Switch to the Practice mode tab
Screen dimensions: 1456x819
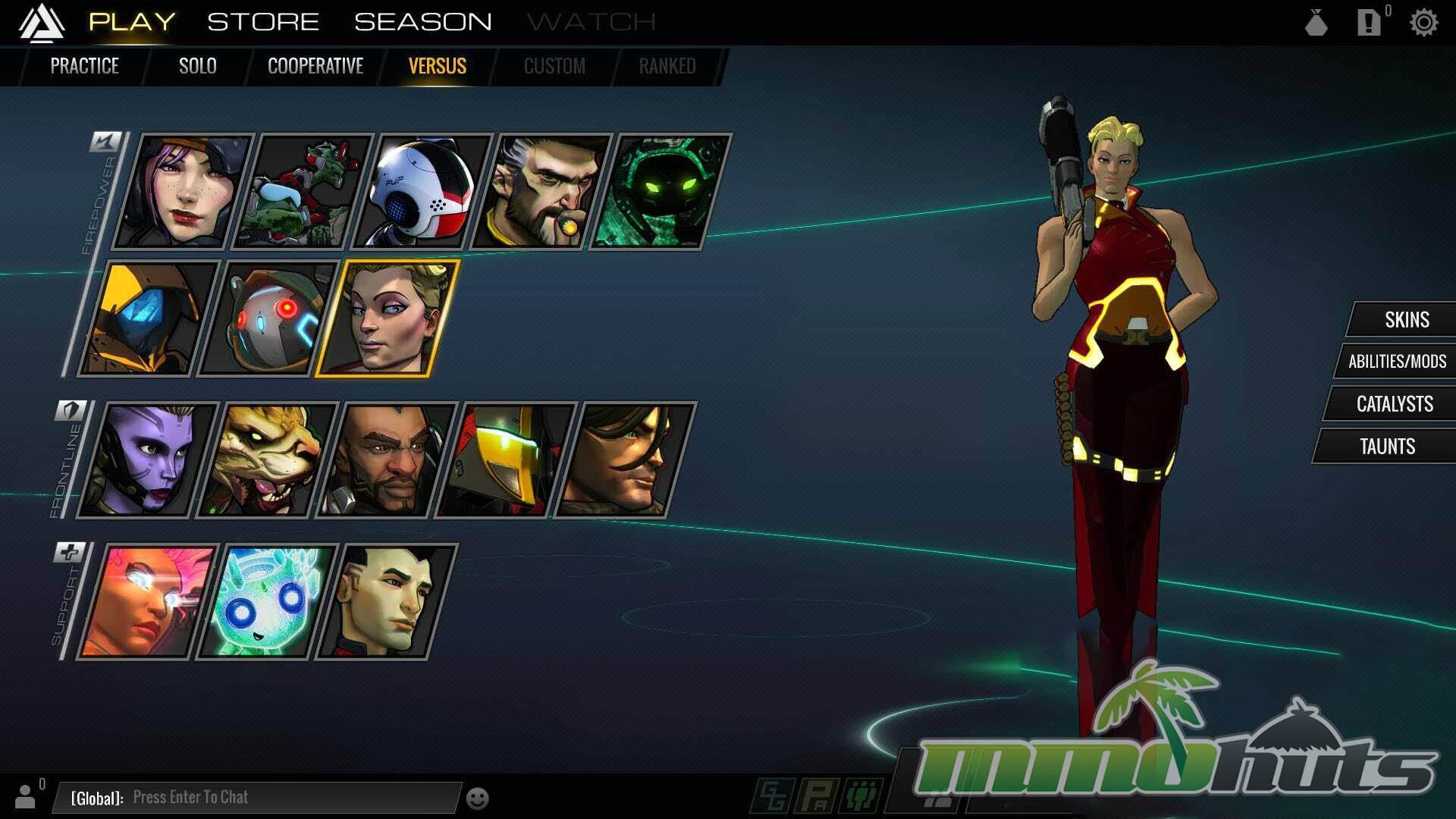coord(84,67)
